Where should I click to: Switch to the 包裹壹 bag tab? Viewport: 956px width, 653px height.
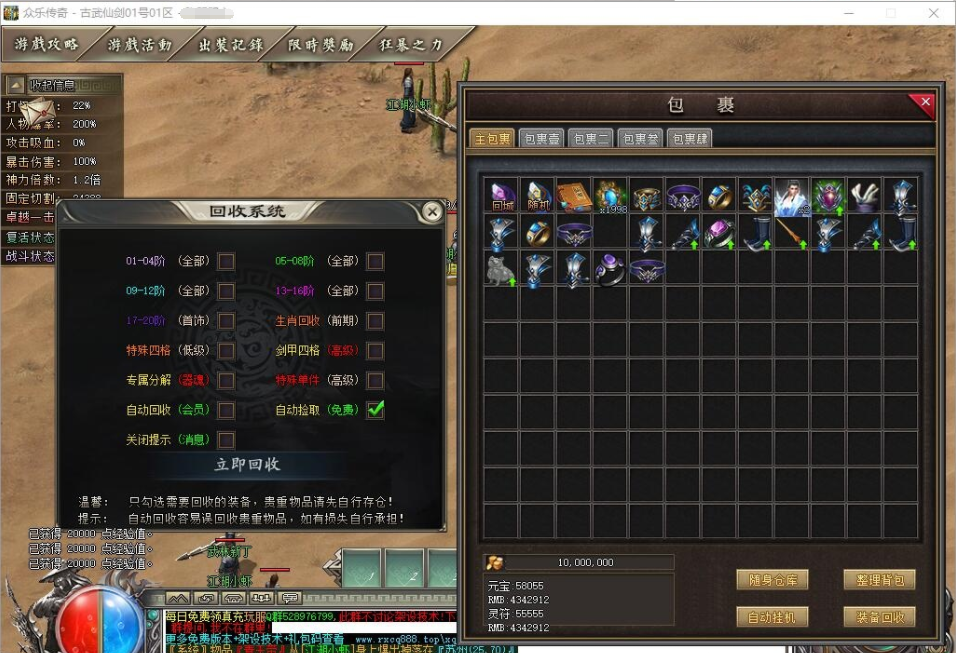(x=542, y=139)
